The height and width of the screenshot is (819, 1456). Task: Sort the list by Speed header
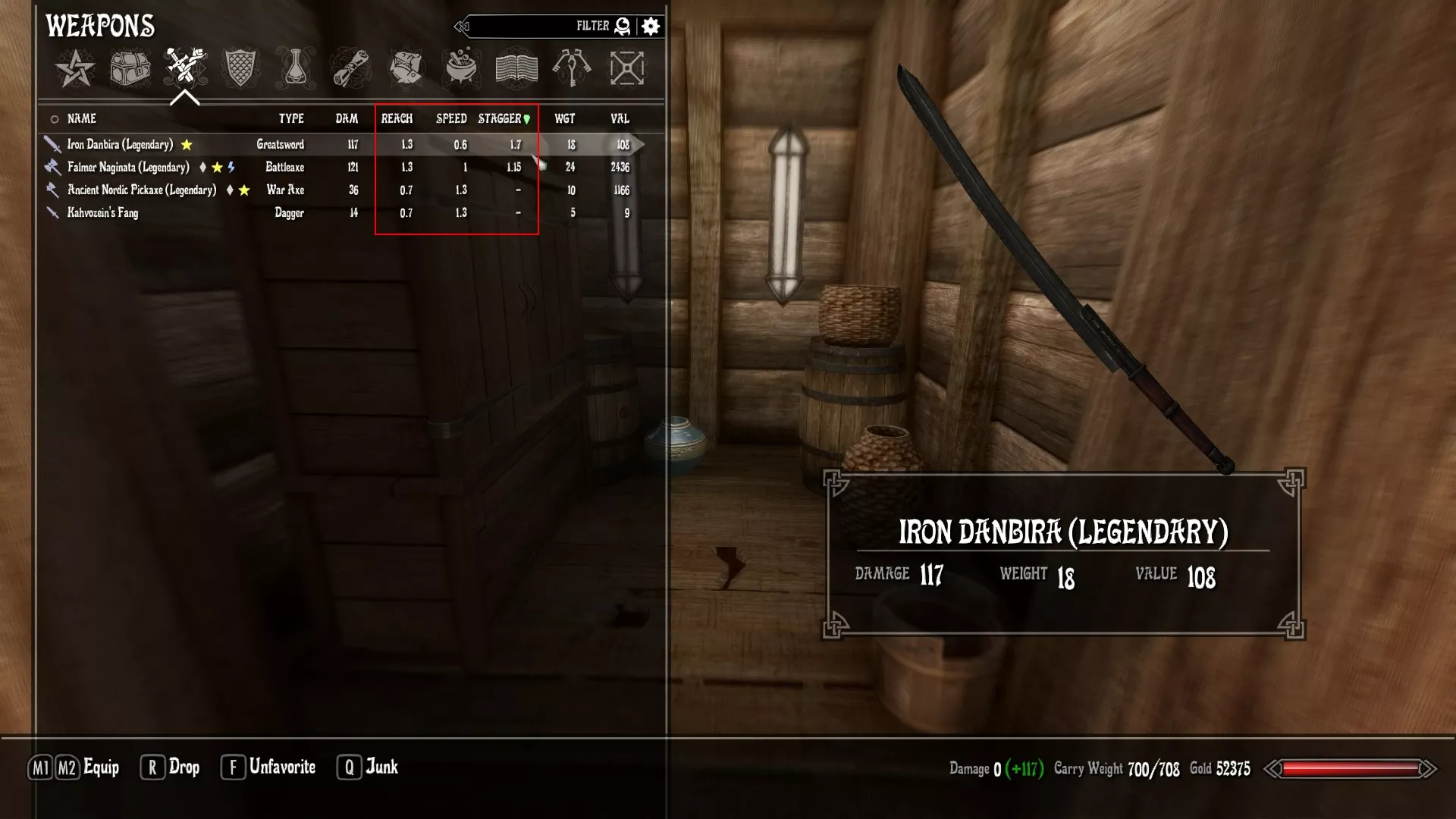pyautogui.click(x=451, y=118)
